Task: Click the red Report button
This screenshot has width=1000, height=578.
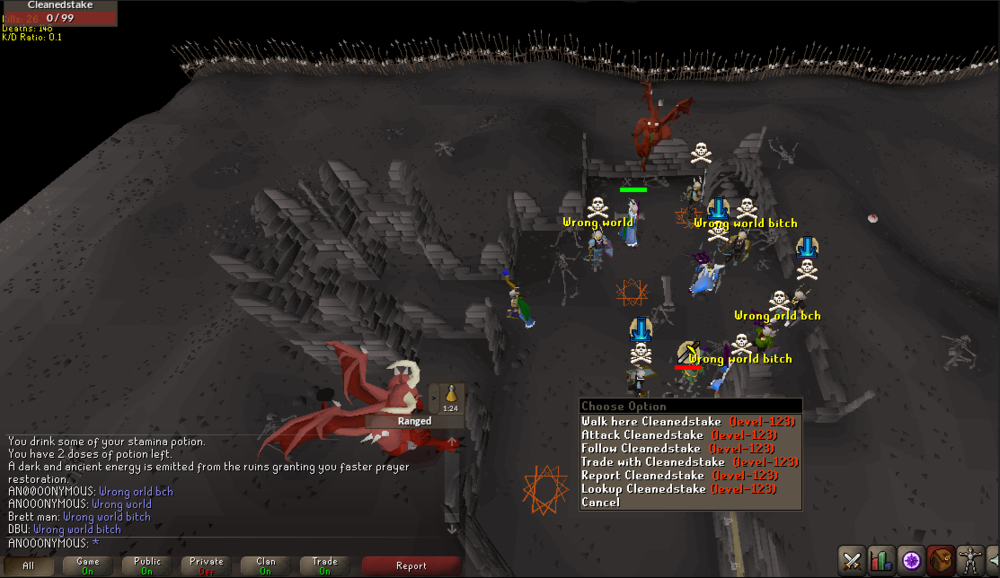Action: (x=411, y=566)
